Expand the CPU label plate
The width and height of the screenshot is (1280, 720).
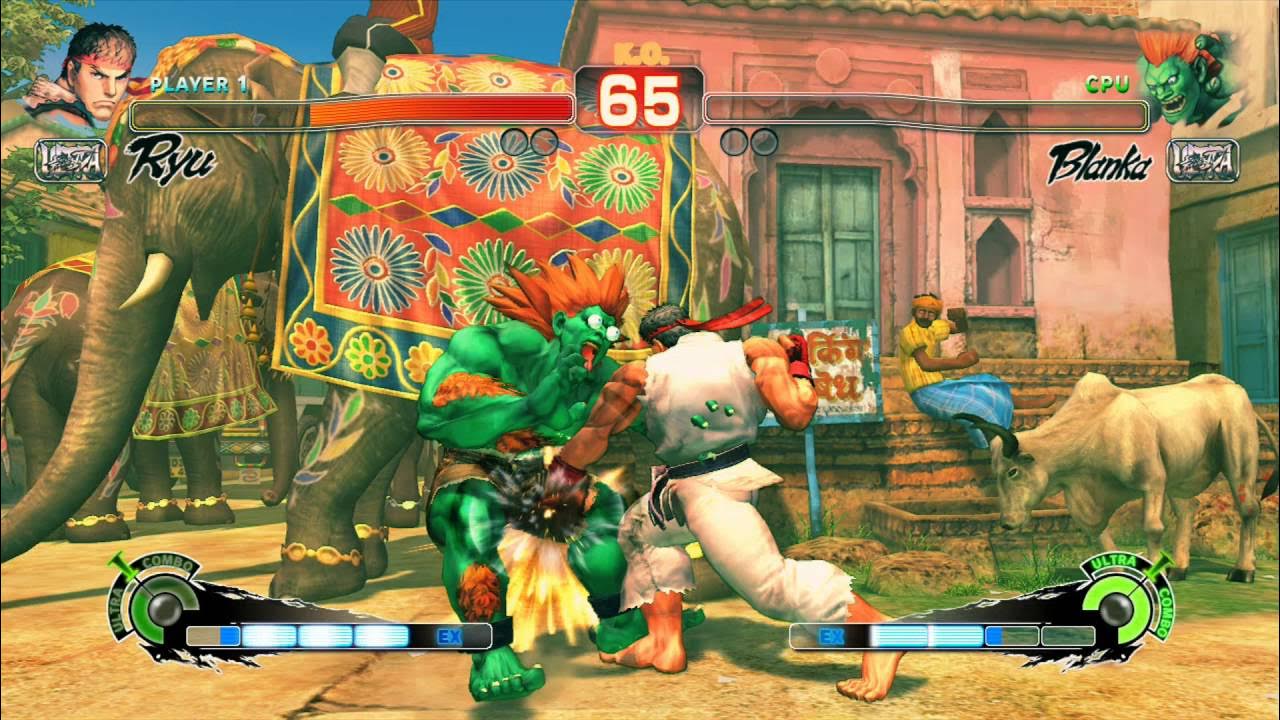pyautogui.click(x=1107, y=85)
